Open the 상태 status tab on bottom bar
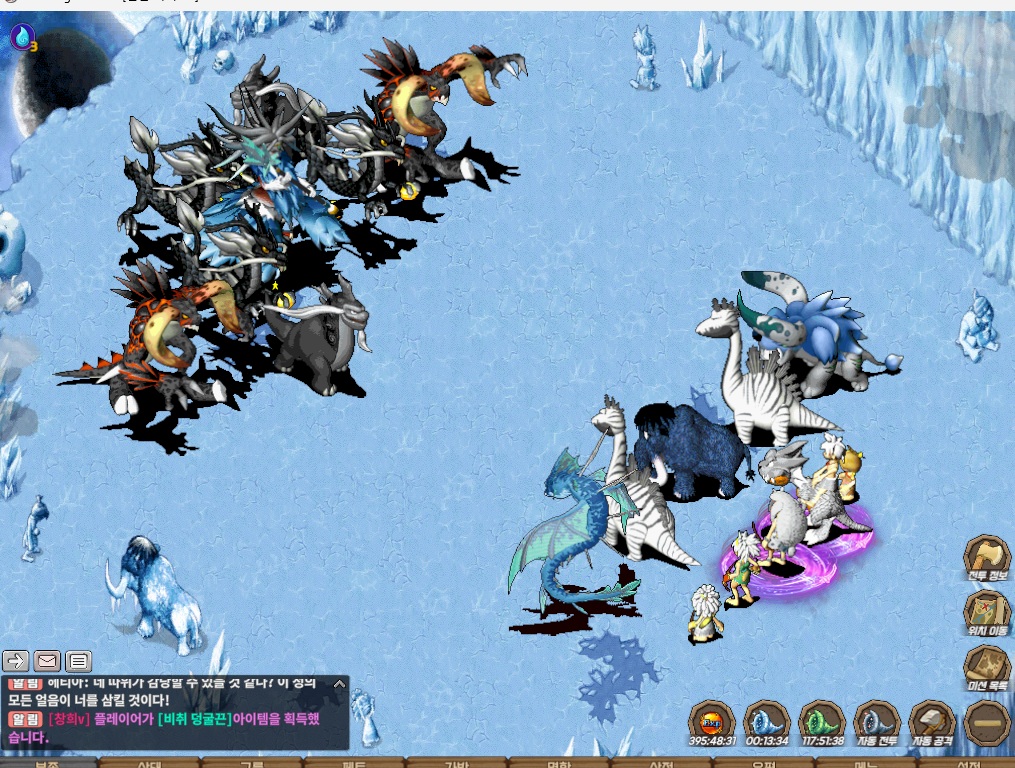The image size is (1015, 768). [x=150, y=763]
